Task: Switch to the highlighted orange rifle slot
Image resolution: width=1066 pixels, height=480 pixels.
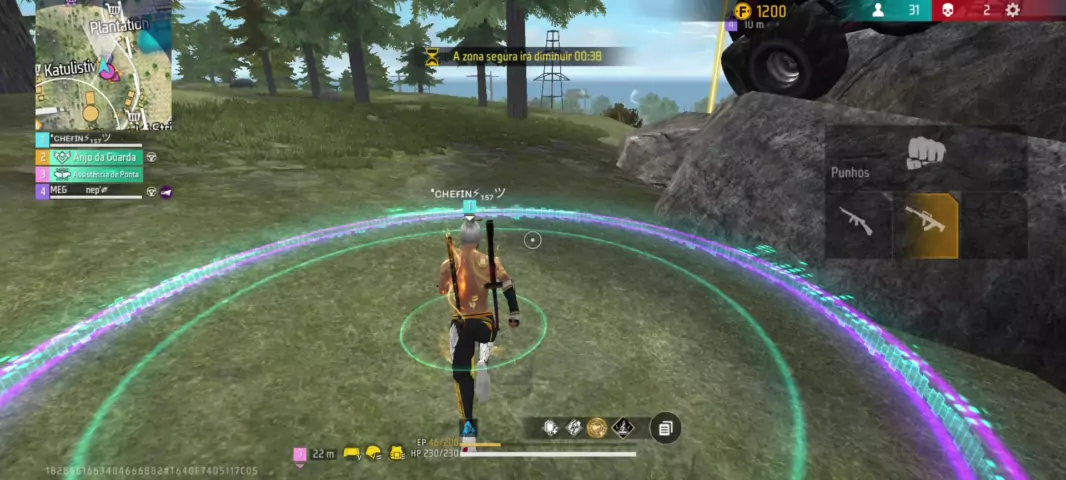Action: coord(925,222)
